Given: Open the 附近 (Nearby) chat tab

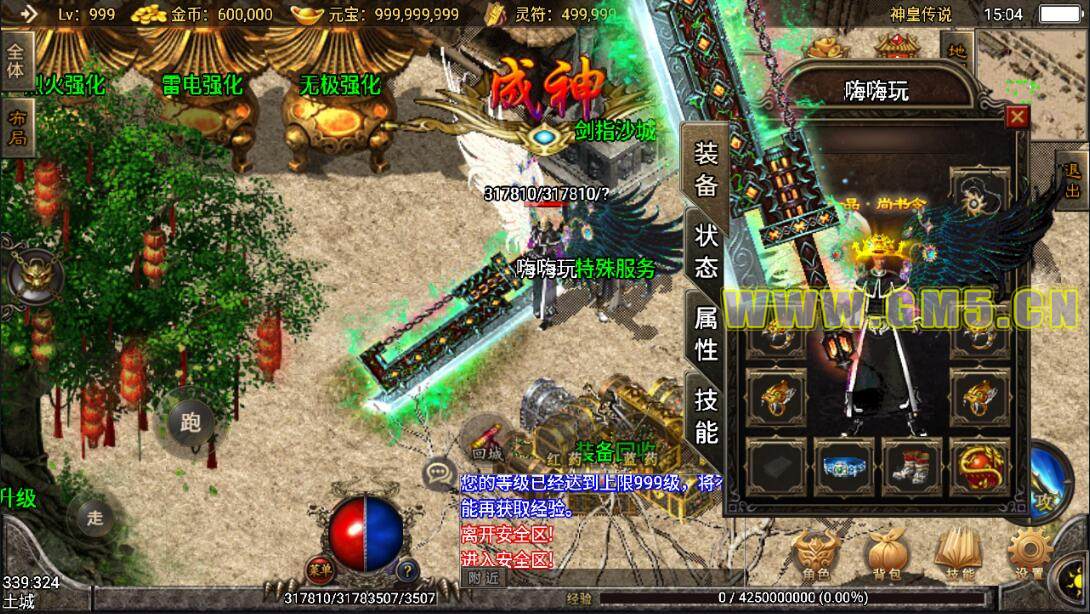Looking at the screenshot, I should tap(484, 576).
